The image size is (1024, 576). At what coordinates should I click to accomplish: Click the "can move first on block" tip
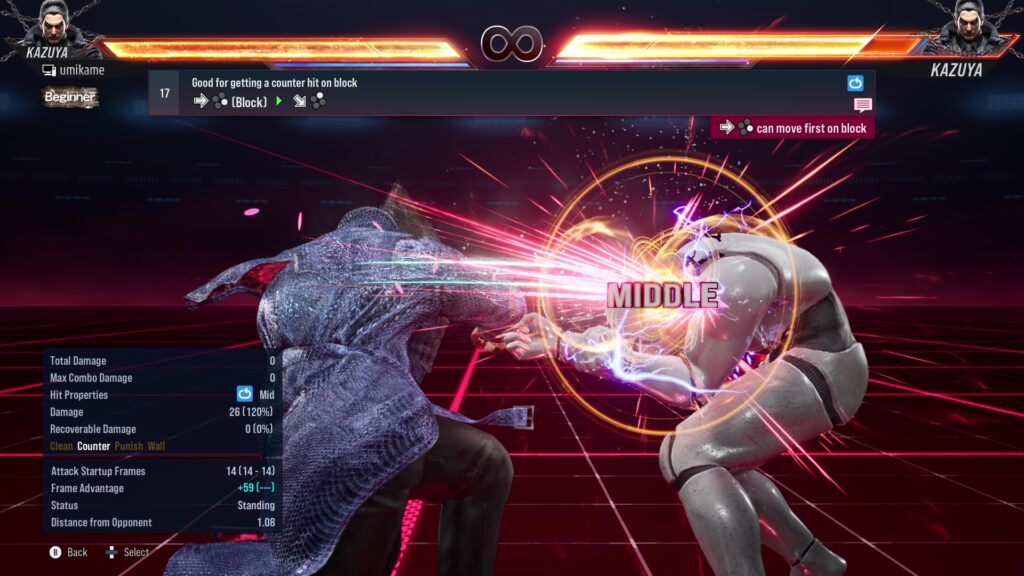(x=793, y=128)
